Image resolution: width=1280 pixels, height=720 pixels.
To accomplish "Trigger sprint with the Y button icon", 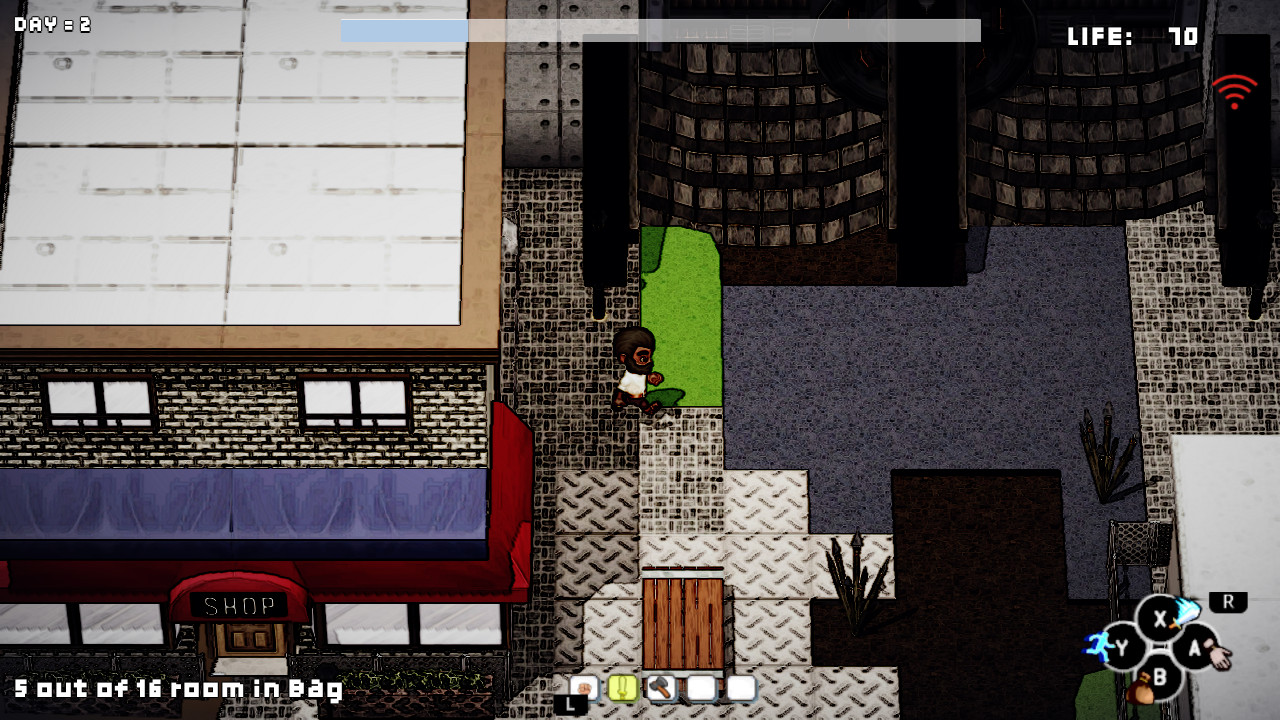I will click(x=1120, y=647).
